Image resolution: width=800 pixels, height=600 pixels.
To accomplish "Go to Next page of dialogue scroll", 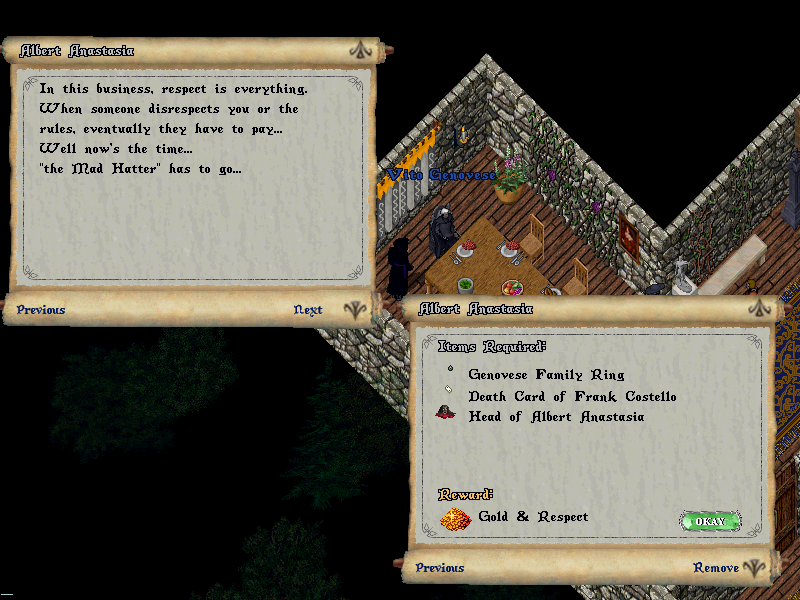I will click(x=308, y=310).
